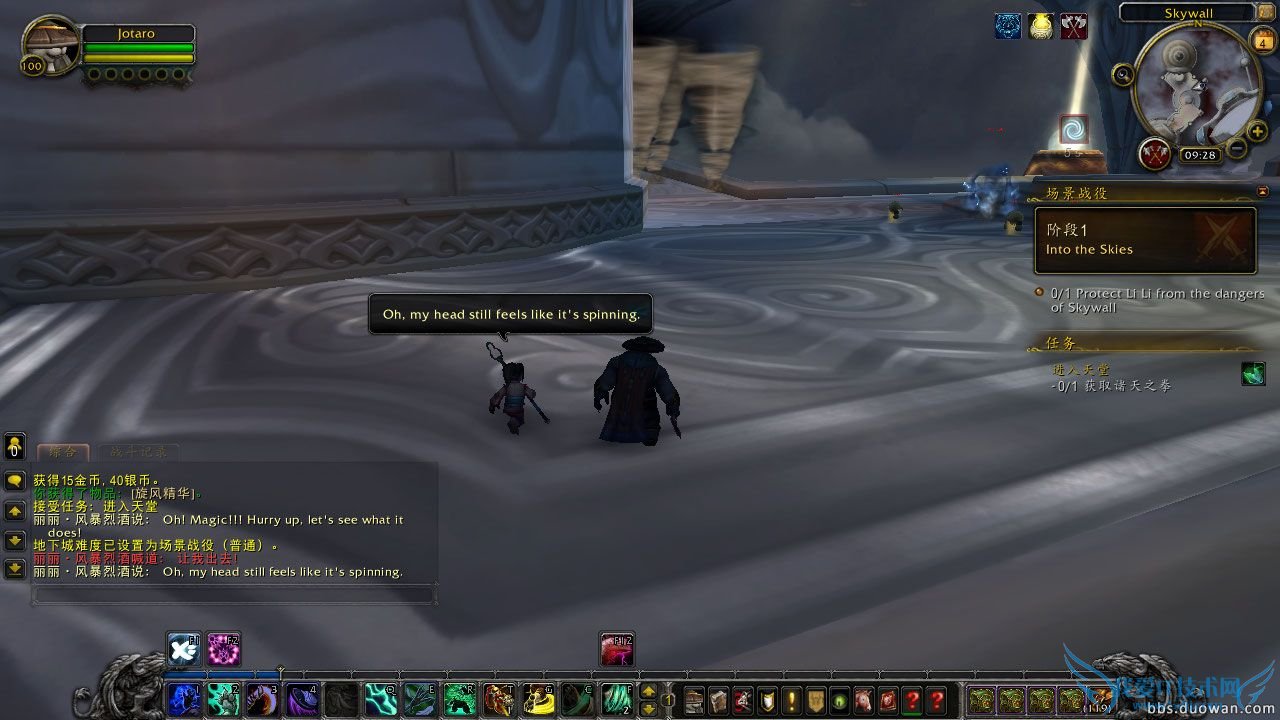1280x720 pixels.
Task: Click the social contacts icon above the chat tabs
Action: click(13, 444)
